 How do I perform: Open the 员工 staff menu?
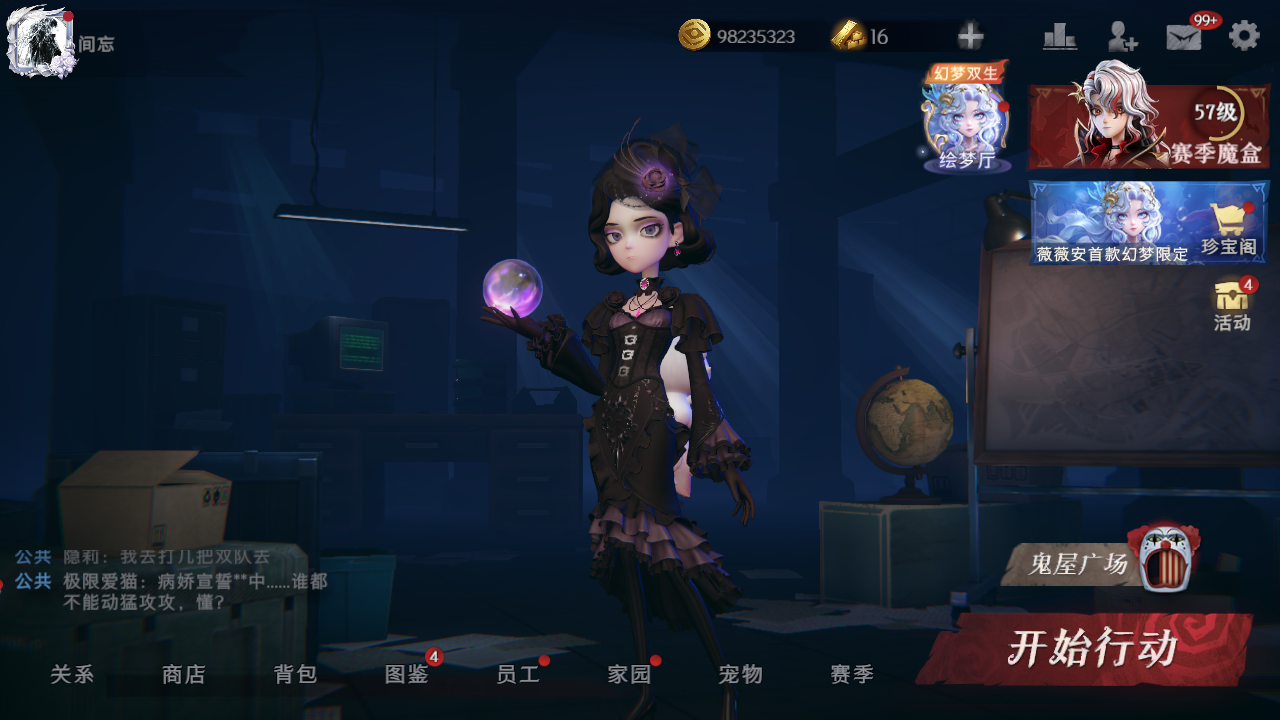[x=518, y=675]
